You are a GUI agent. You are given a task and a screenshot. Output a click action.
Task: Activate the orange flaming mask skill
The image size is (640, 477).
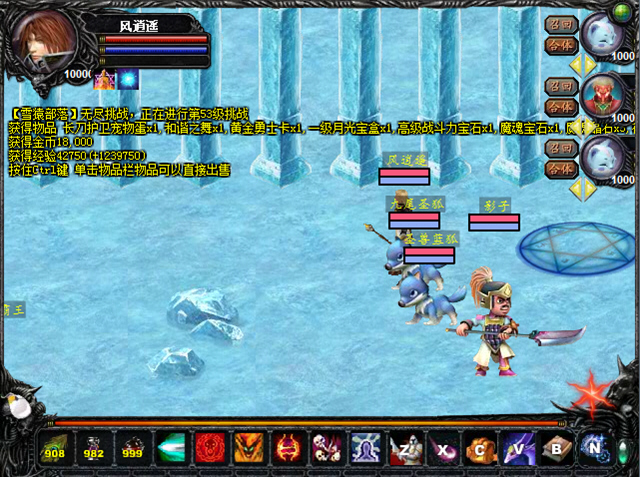[x=249, y=446]
